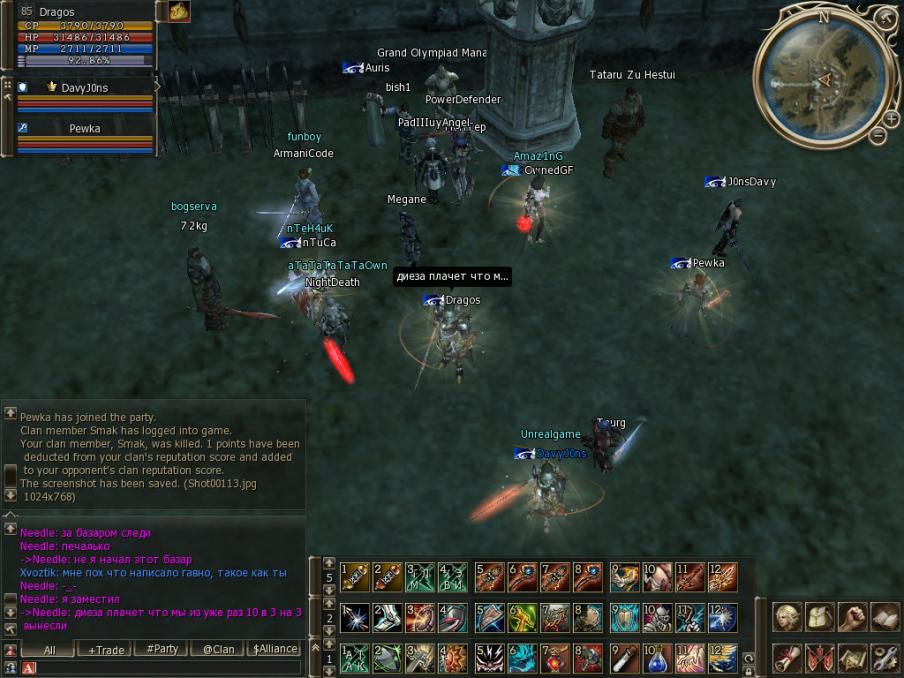The height and width of the screenshot is (678, 904).
Task: Use the blue potion in hotbar slot 10
Action: (656, 658)
